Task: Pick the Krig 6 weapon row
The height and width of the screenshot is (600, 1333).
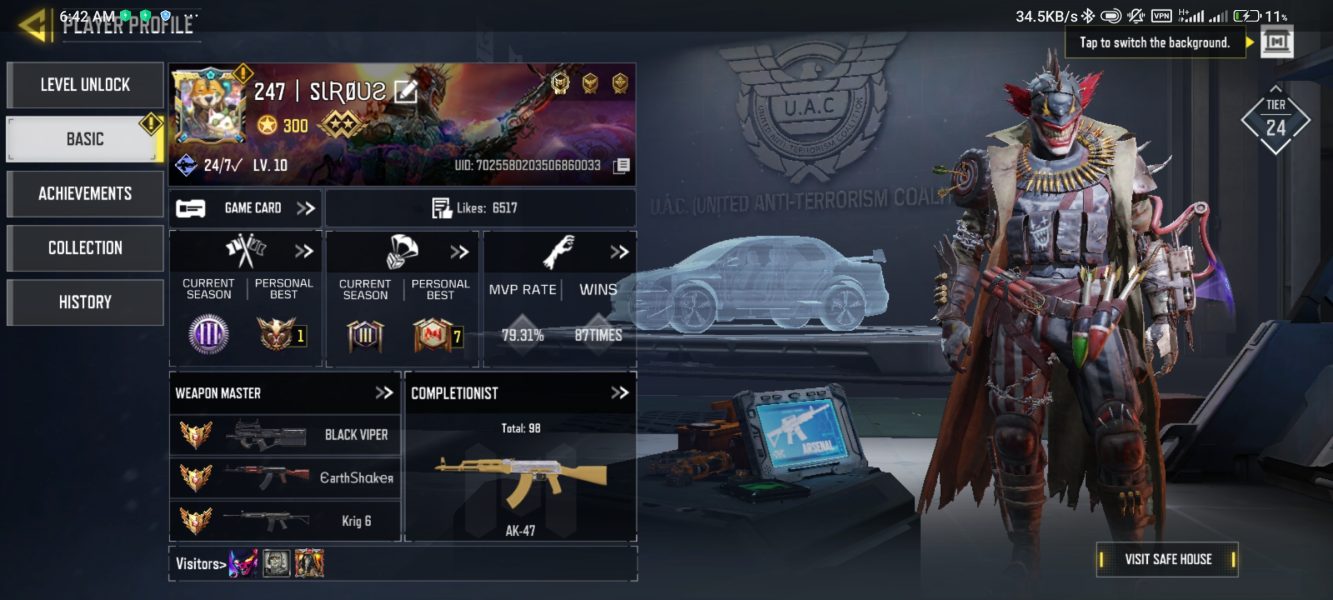Action: (x=285, y=520)
